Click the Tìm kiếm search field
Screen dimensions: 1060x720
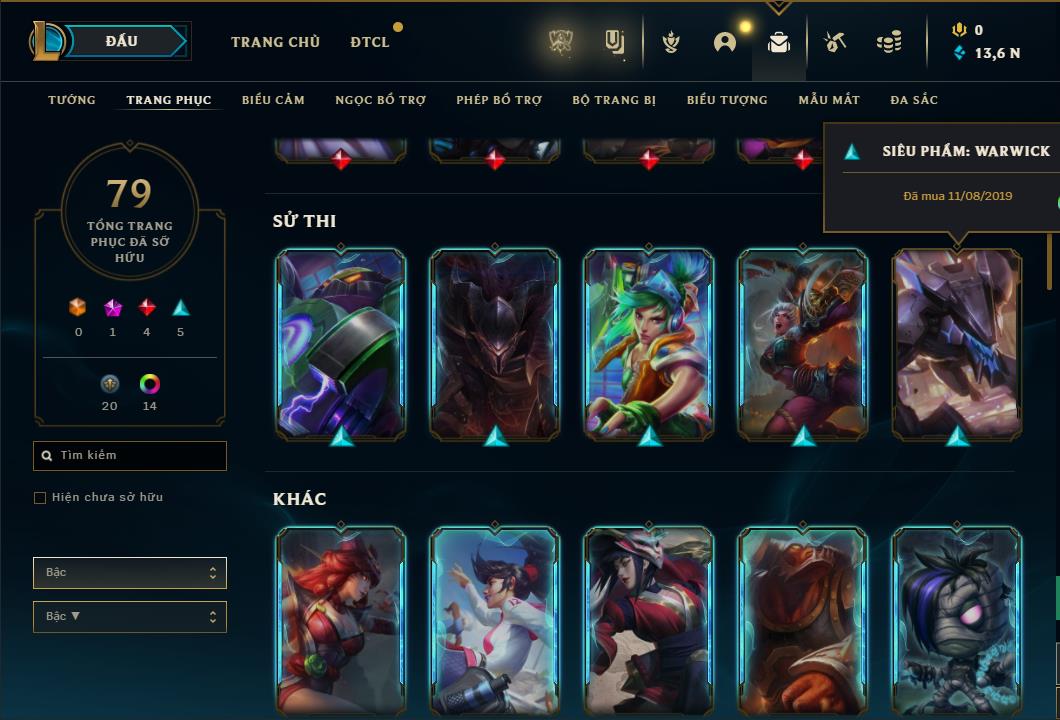[x=130, y=456]
